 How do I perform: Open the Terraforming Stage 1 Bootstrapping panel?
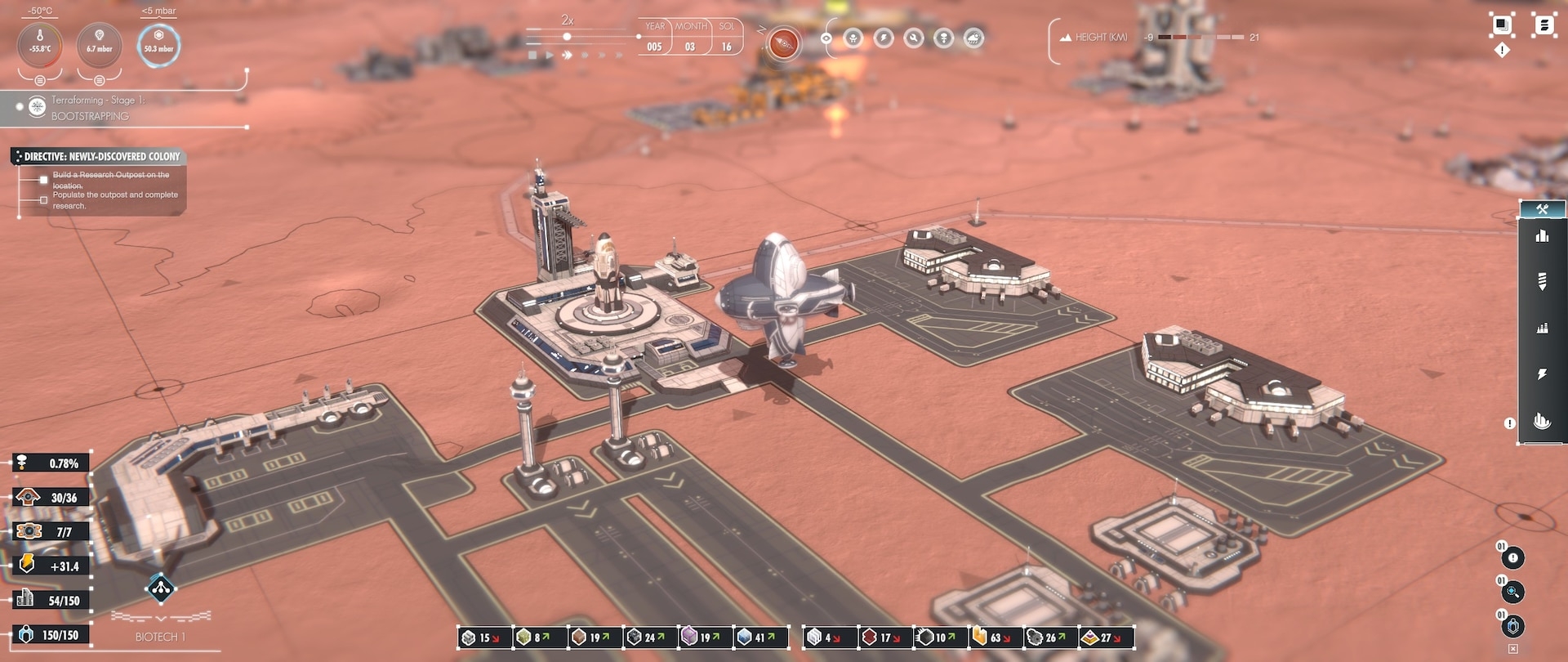(90, 108)
